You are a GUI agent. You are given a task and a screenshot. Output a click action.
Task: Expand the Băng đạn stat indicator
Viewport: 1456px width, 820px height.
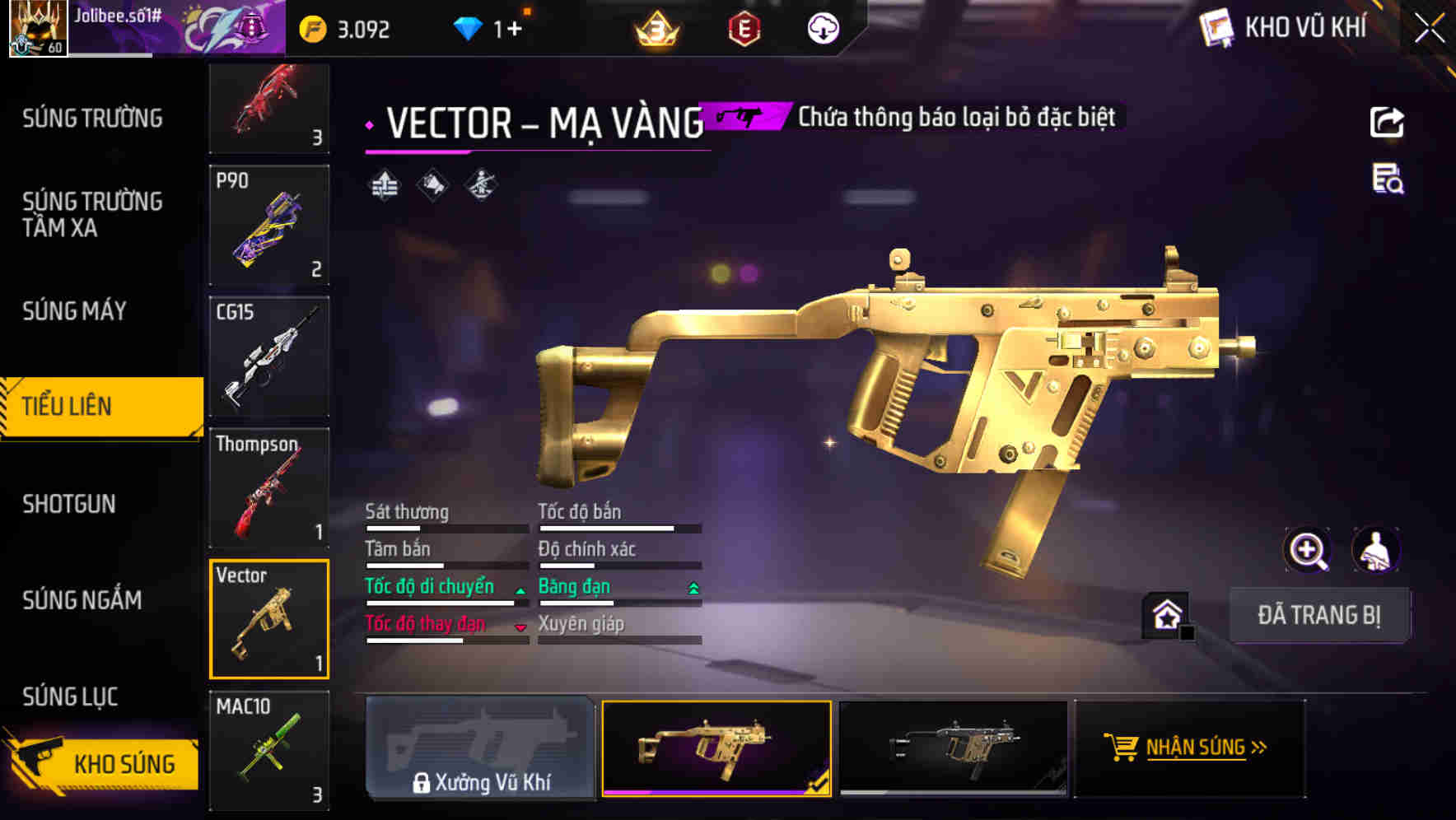coord(693,586)
